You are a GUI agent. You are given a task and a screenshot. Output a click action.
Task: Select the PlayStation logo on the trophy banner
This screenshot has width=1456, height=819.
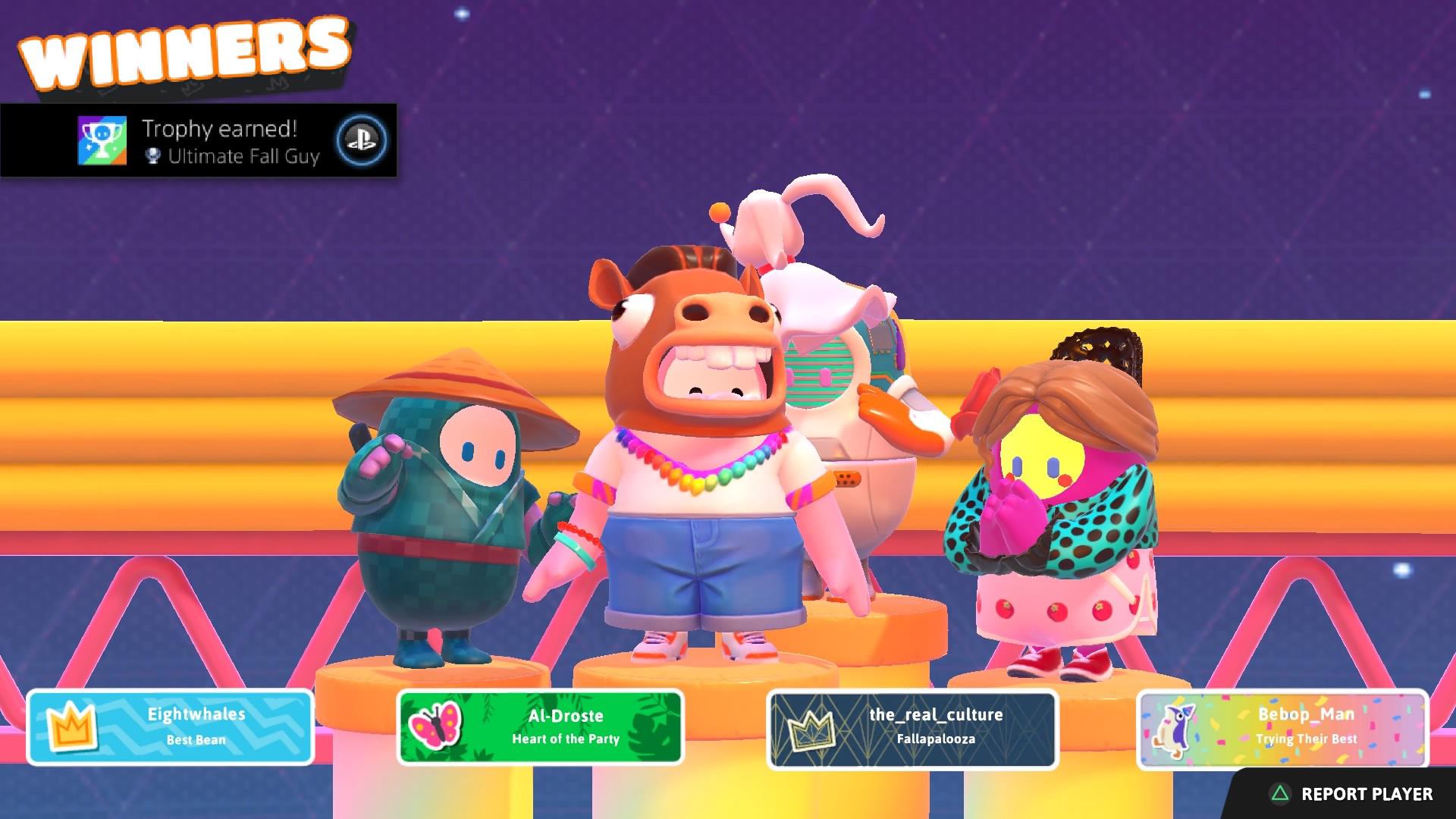[359, 141]
